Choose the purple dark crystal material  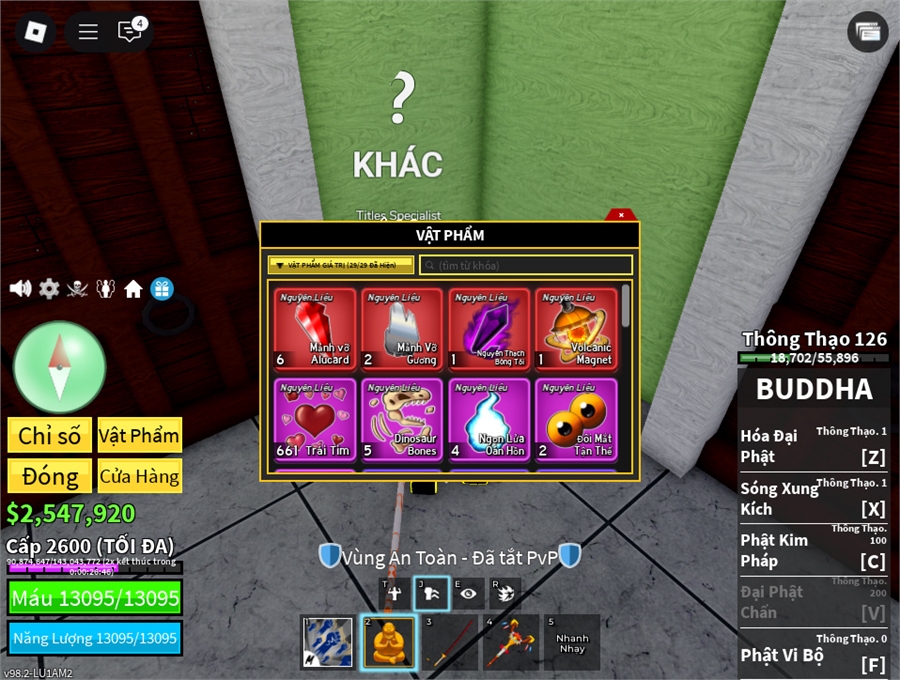(490, 329)
